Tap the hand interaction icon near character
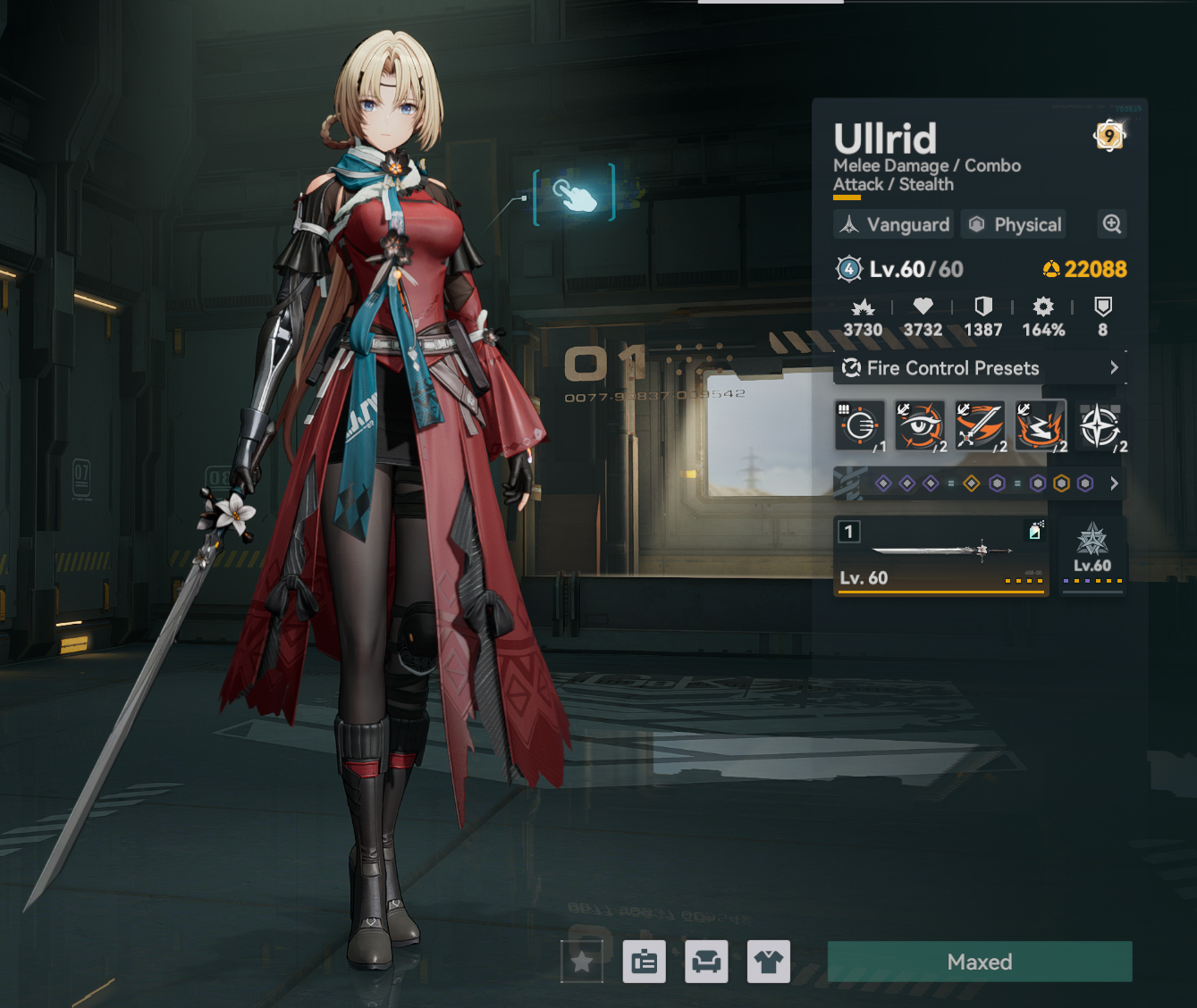Screen dimensions: 1197x1008 (x=574, y=194)
